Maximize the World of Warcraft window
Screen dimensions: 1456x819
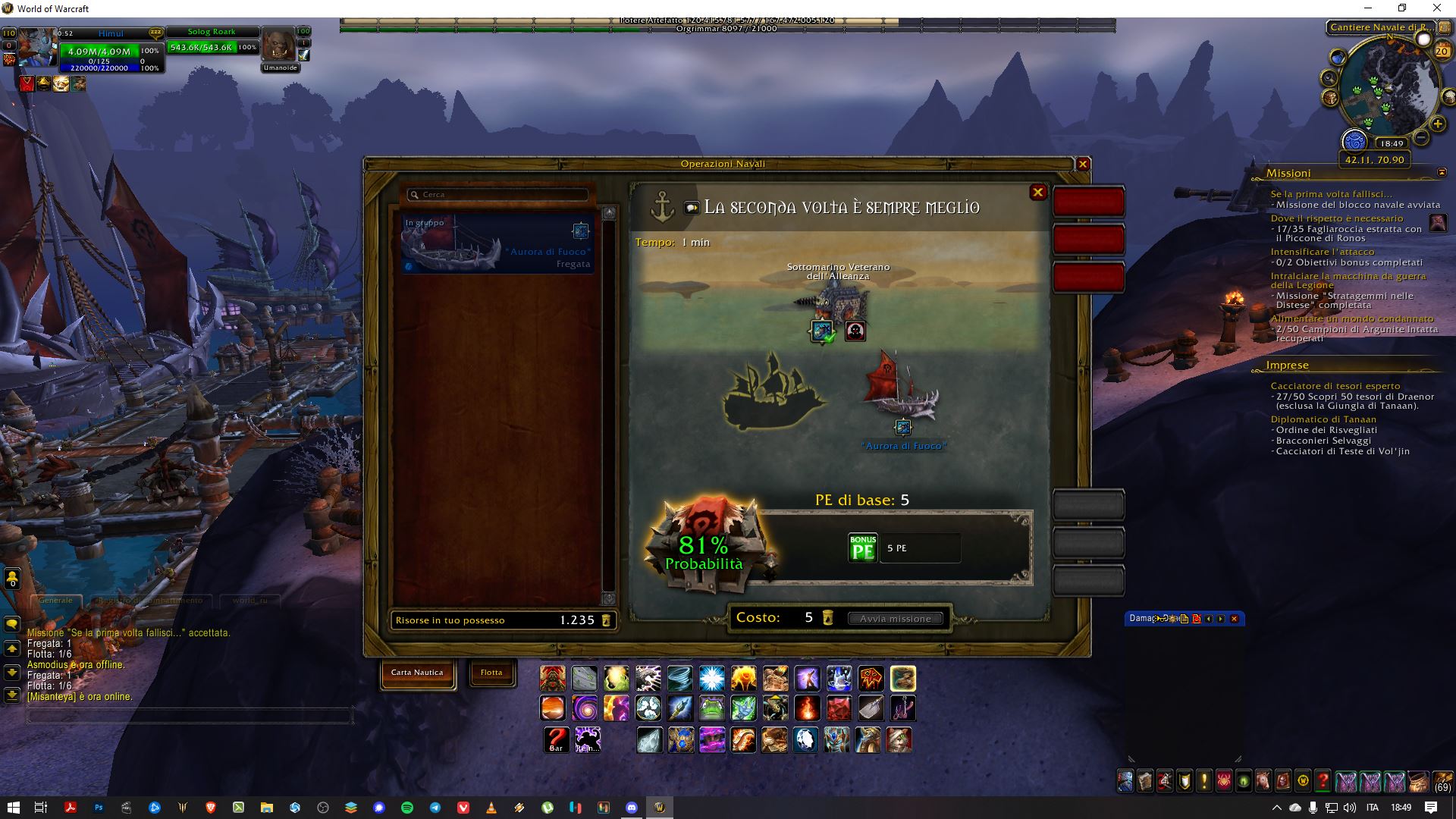pos(1402,8)
